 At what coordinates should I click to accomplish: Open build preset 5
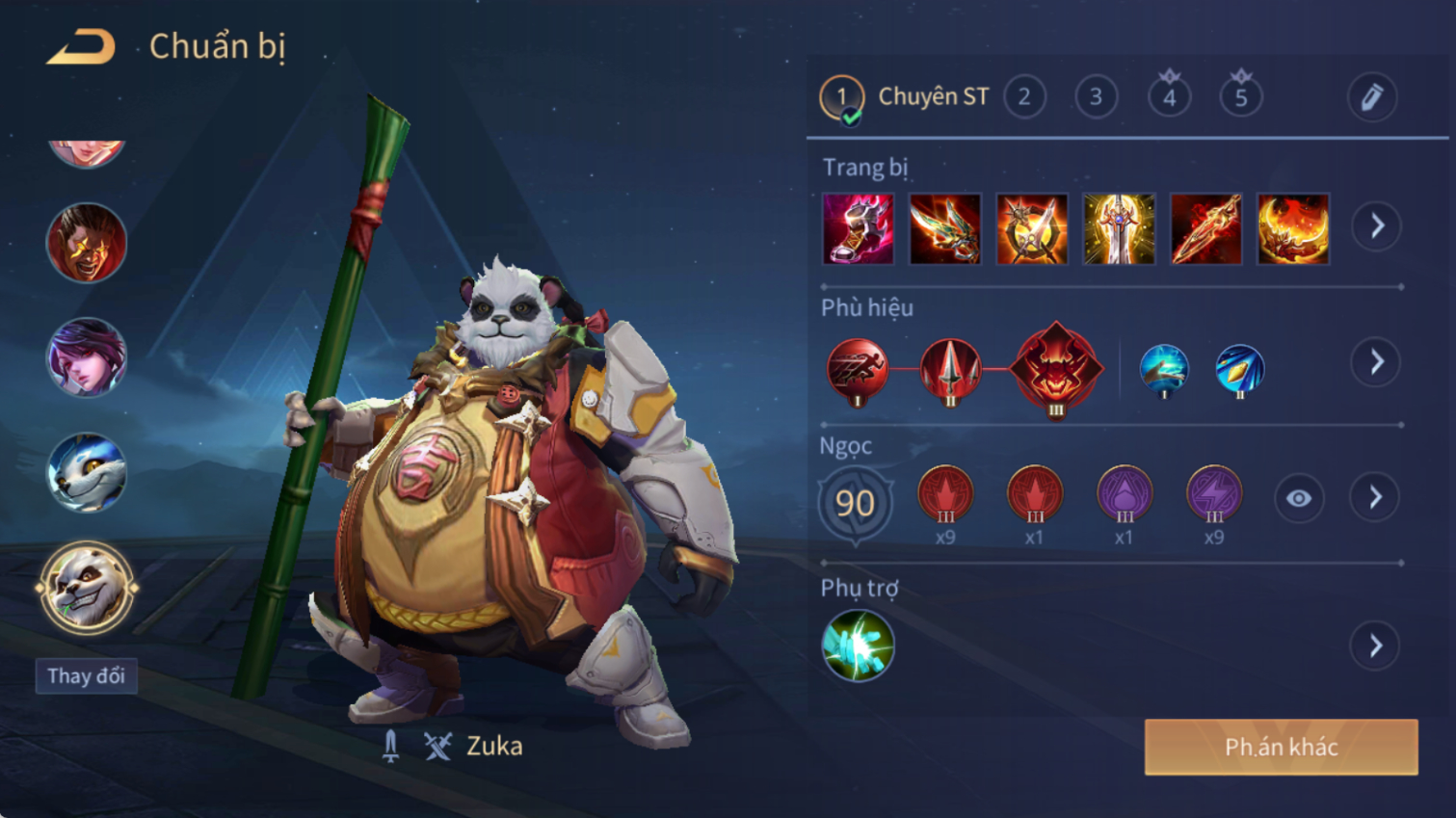(x=1241, y=96)
